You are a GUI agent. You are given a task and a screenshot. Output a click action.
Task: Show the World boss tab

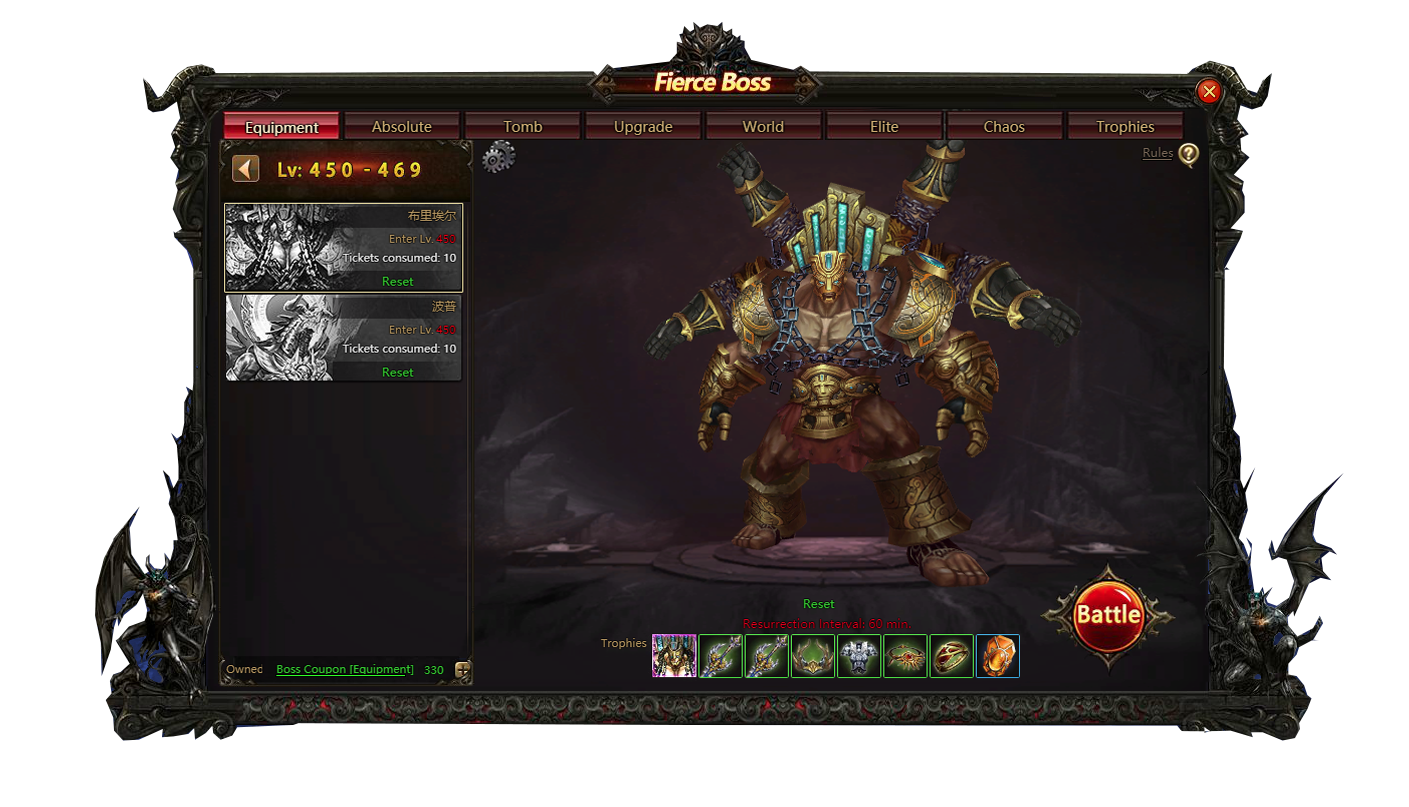click(x=763, y=127)
